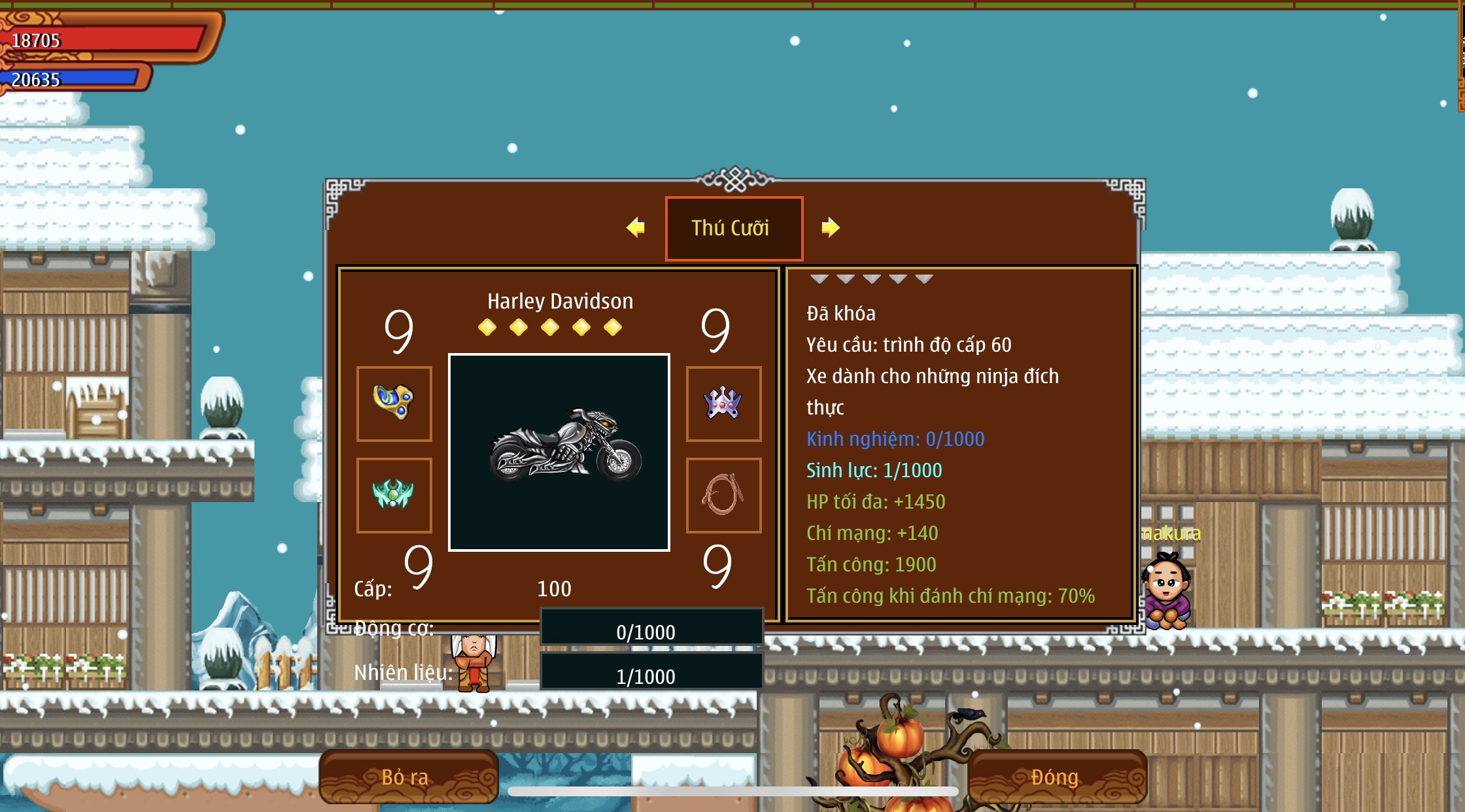The height and width of the screenshot is (812, 1465).
Task: Select the coiled rope slot
Action: tap(723, 495)
